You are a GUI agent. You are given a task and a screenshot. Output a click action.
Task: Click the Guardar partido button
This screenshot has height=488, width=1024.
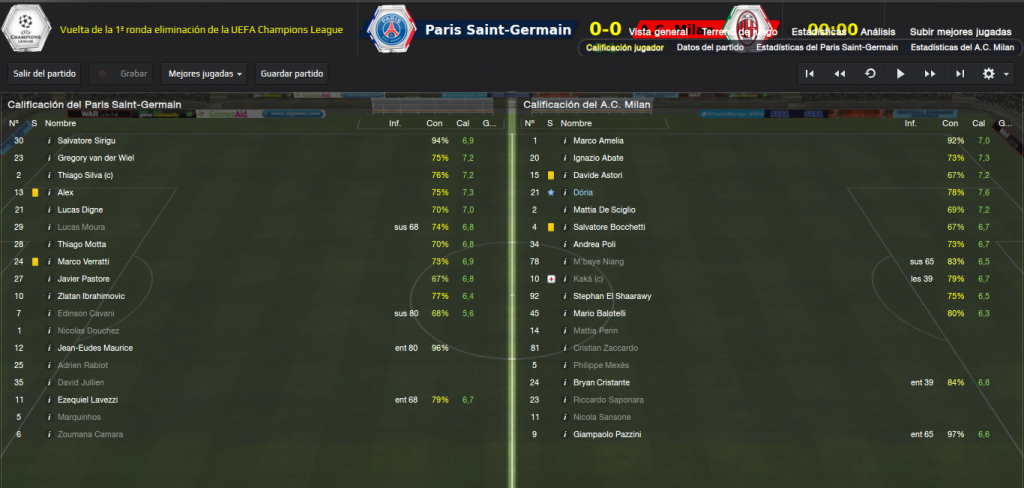click(291, 73)
